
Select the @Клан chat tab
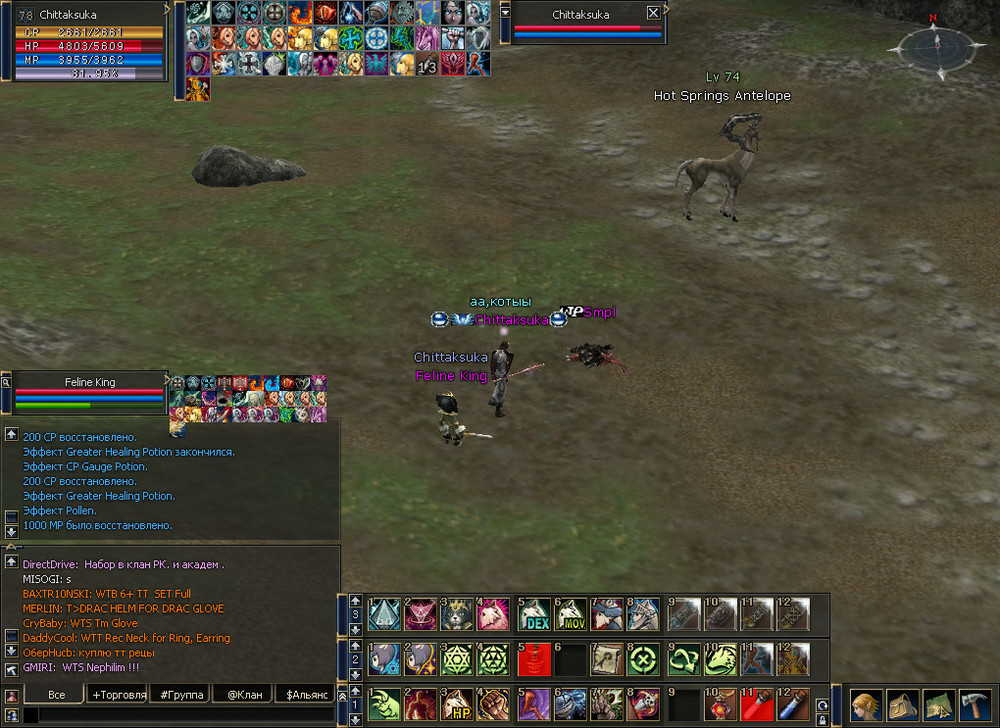pyautogui.click(x=245, y=694)
